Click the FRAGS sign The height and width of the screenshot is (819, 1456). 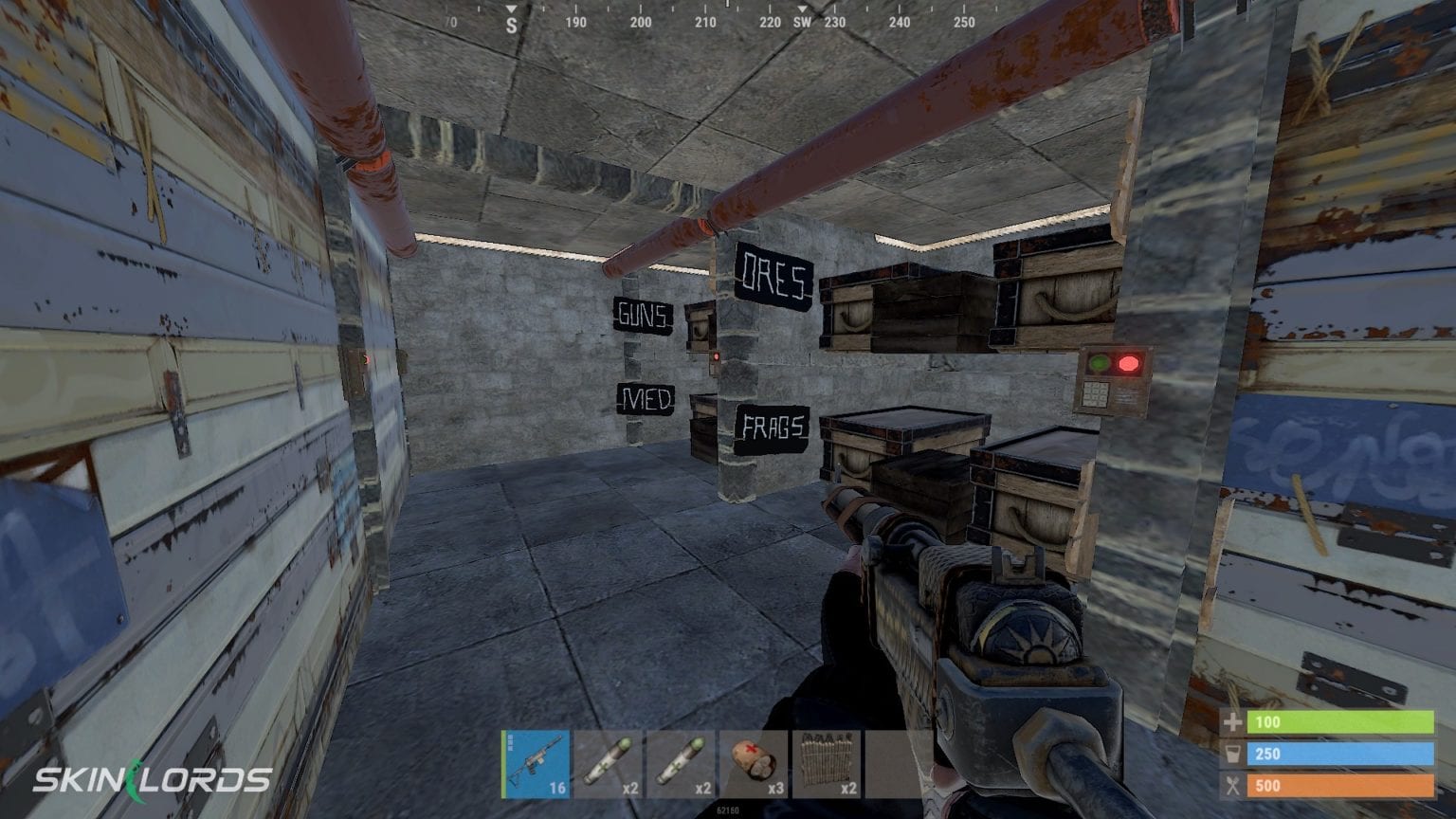(x=773, y=428)
